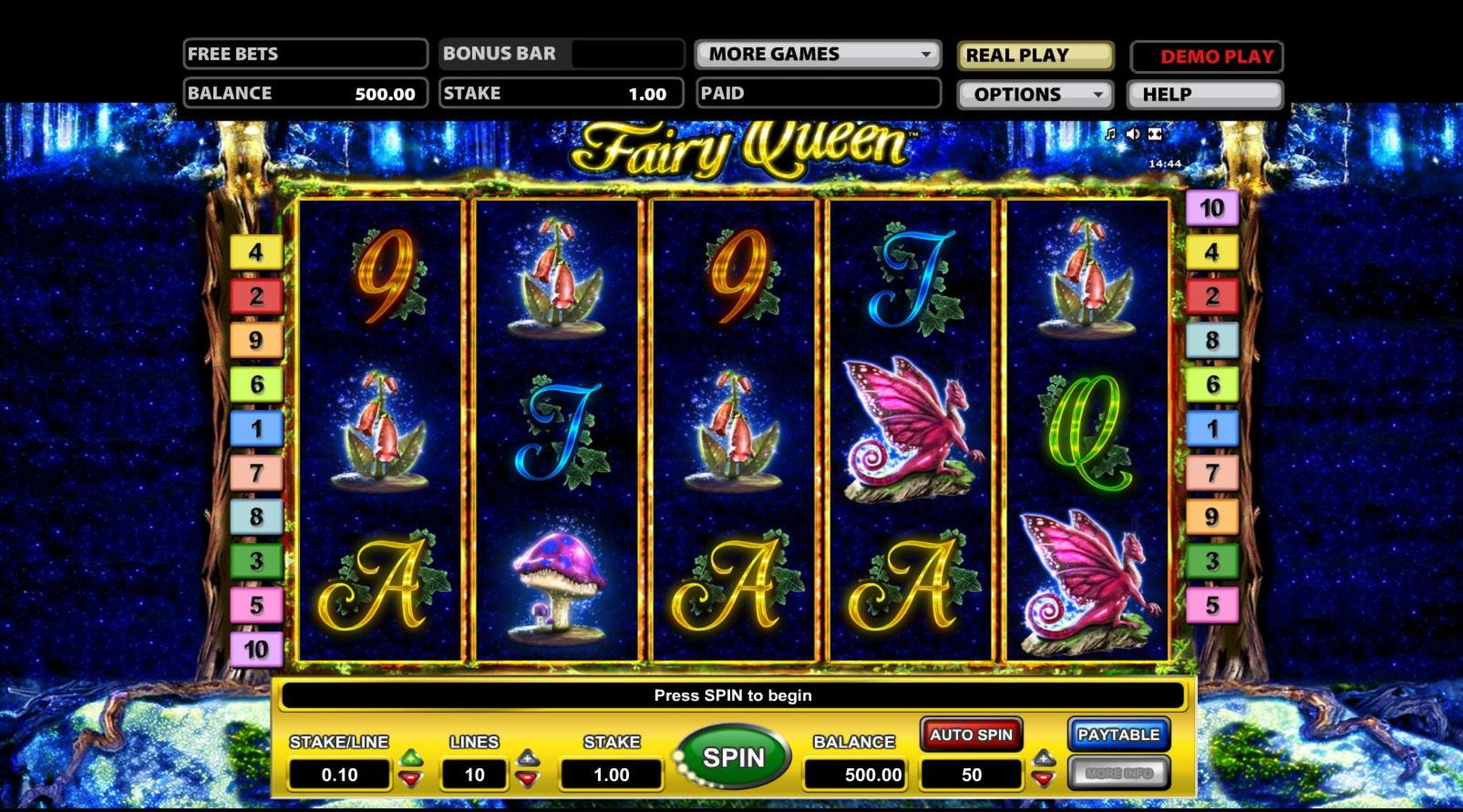The width and height of the screenshot is (1463, 812).
Task: Lower the auto spin count
Action: [1044, 779]
